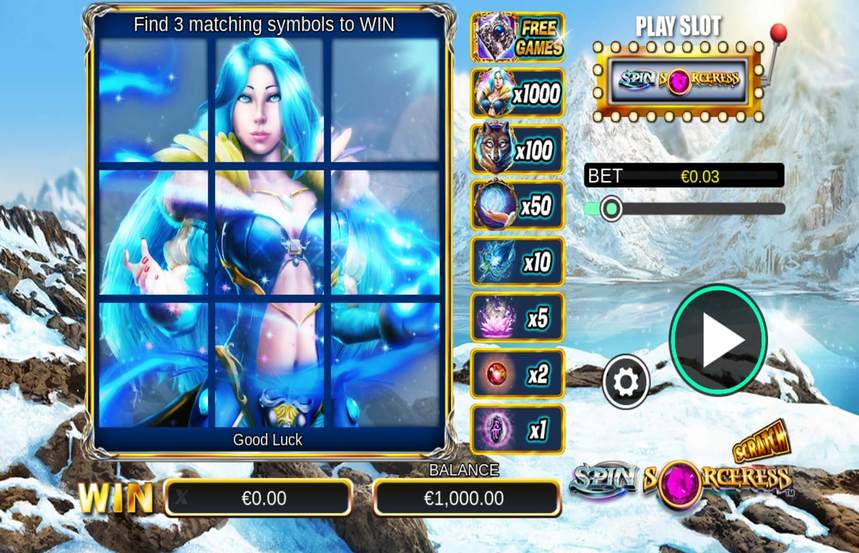Select the lotus flower x5 paytable entry
Viewport: 859px width, 553px height.
pos(518,318)
